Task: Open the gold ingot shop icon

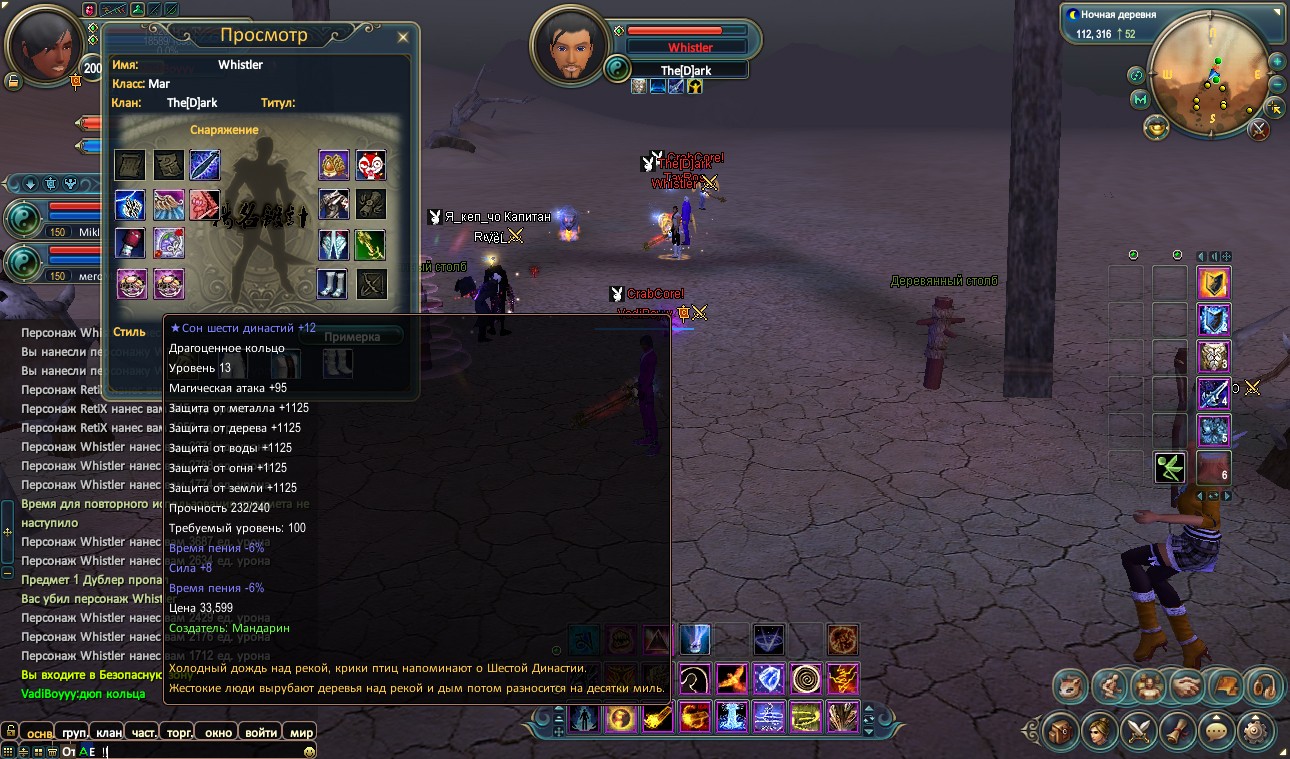Action: click(1157, 129)
